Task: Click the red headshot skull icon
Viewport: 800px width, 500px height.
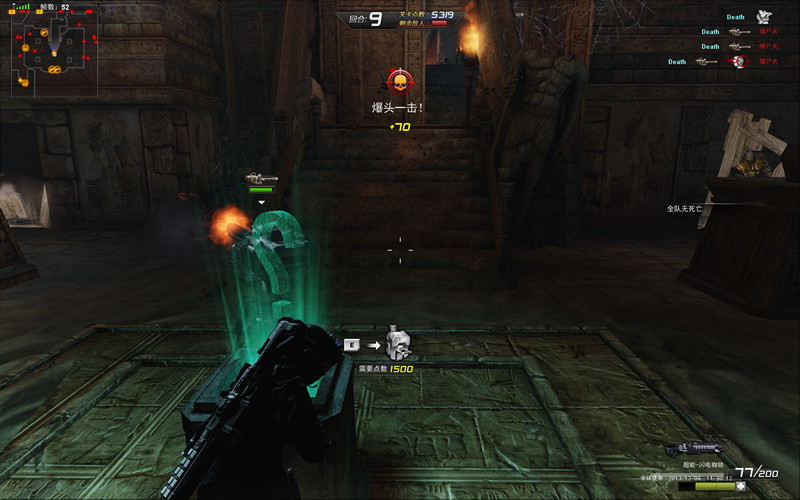Action: 399,82
